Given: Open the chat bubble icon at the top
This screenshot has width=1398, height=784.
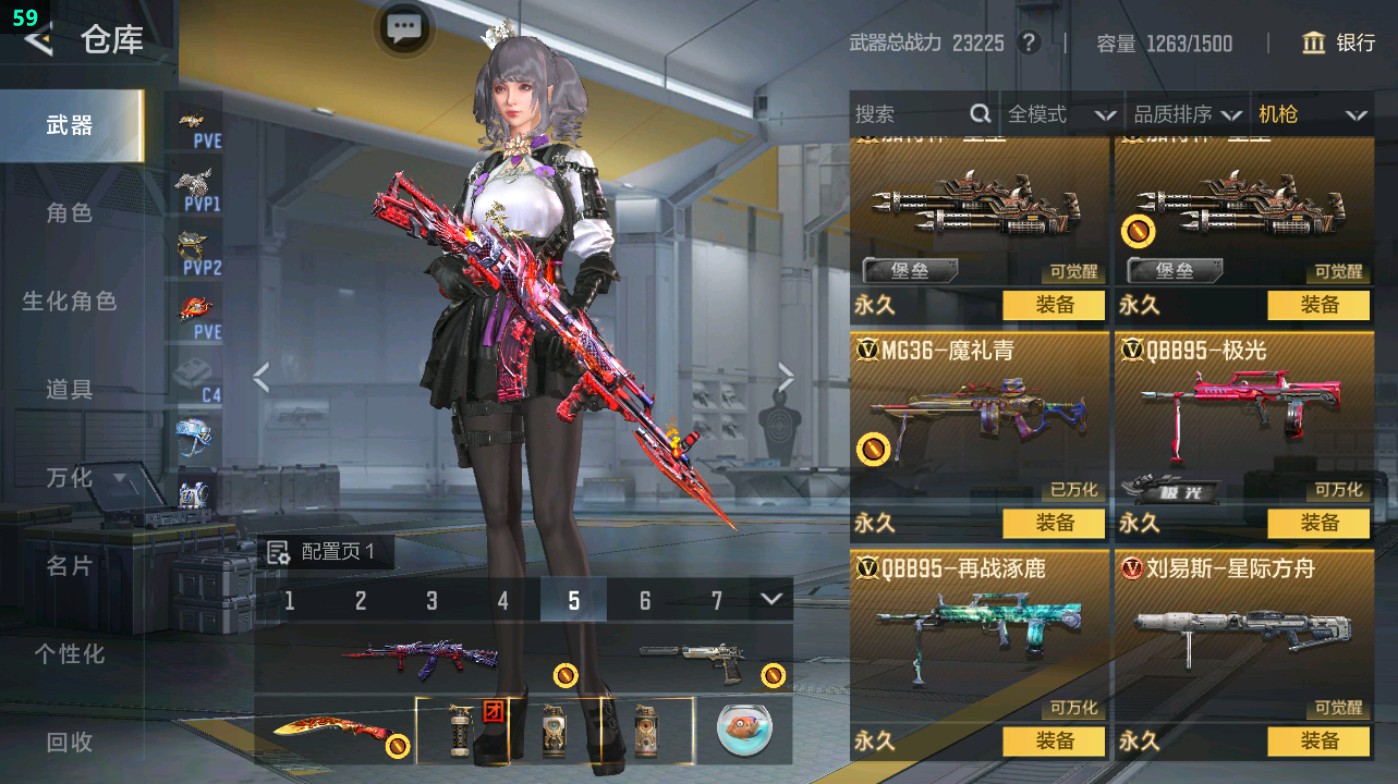Looking at the screenshot, I should (x=403, y=29).
